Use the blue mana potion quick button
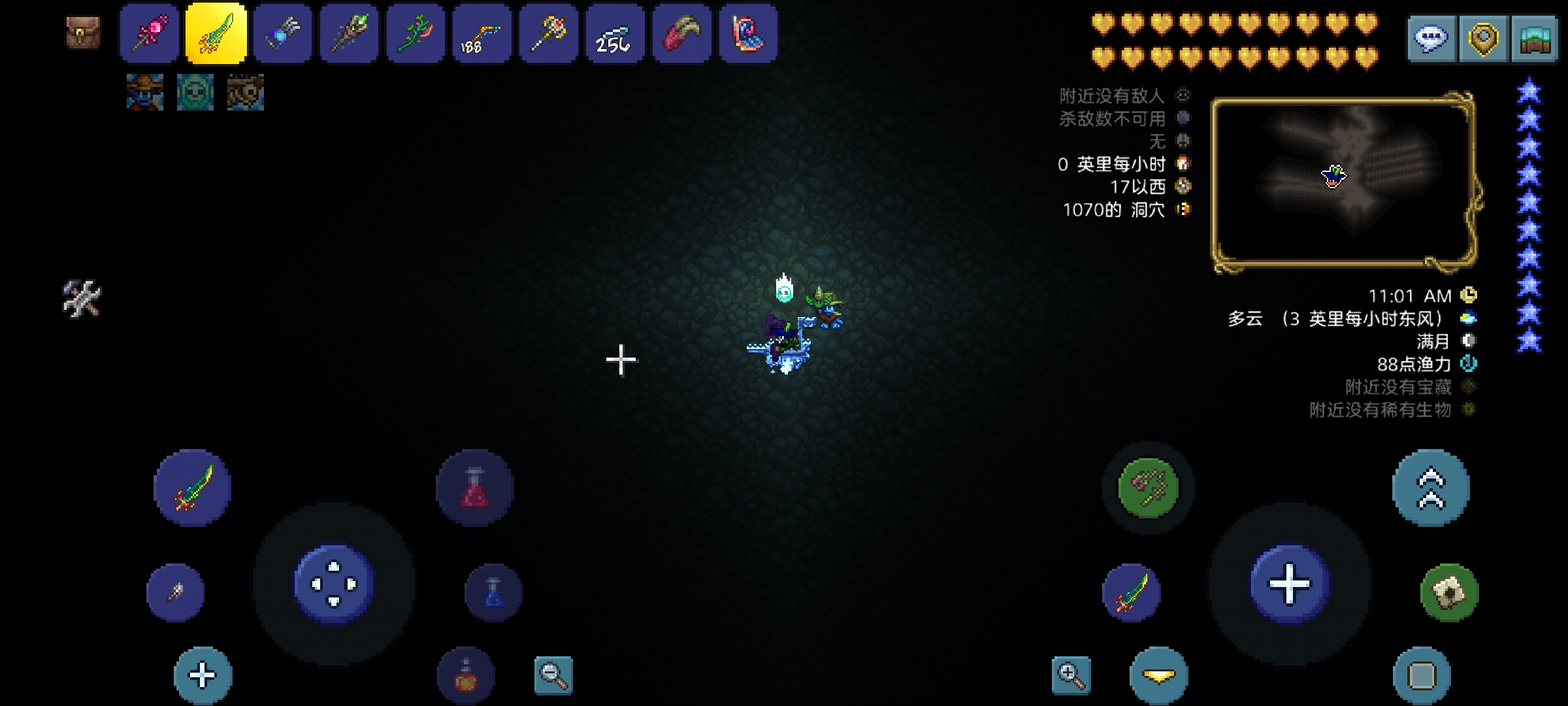 (493, 592)
